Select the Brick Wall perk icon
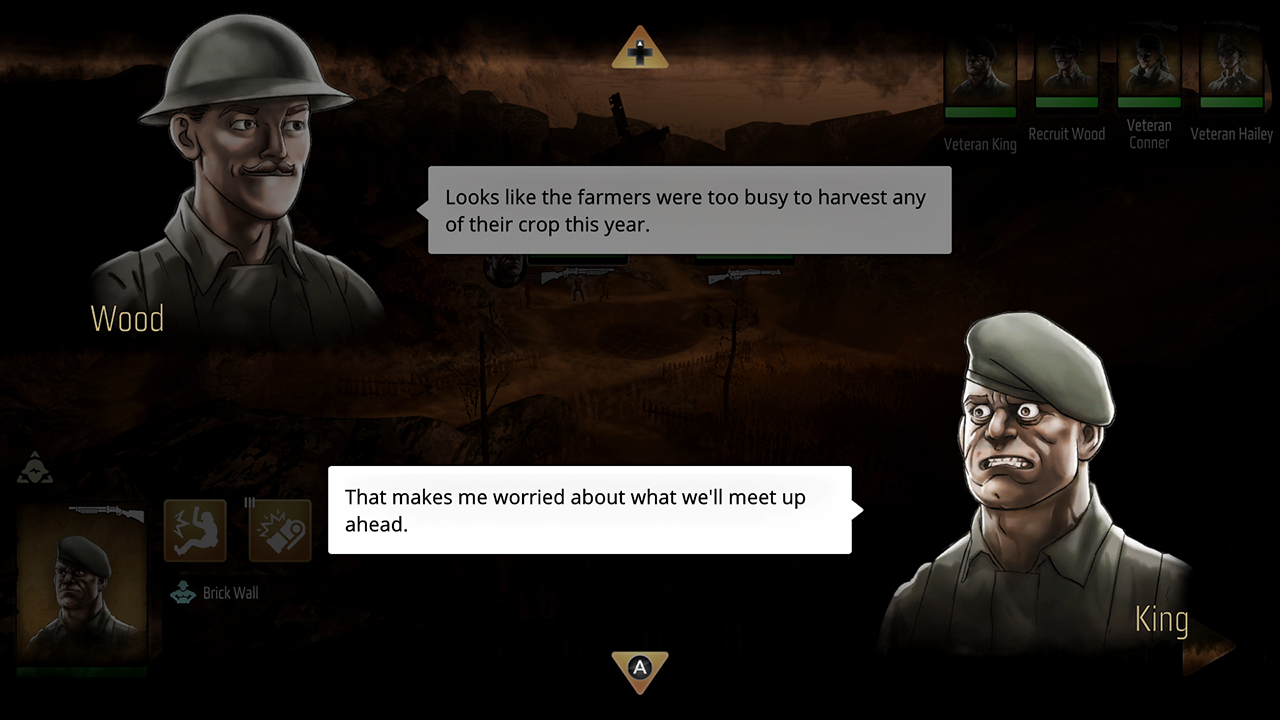 [x=183, y=593]
